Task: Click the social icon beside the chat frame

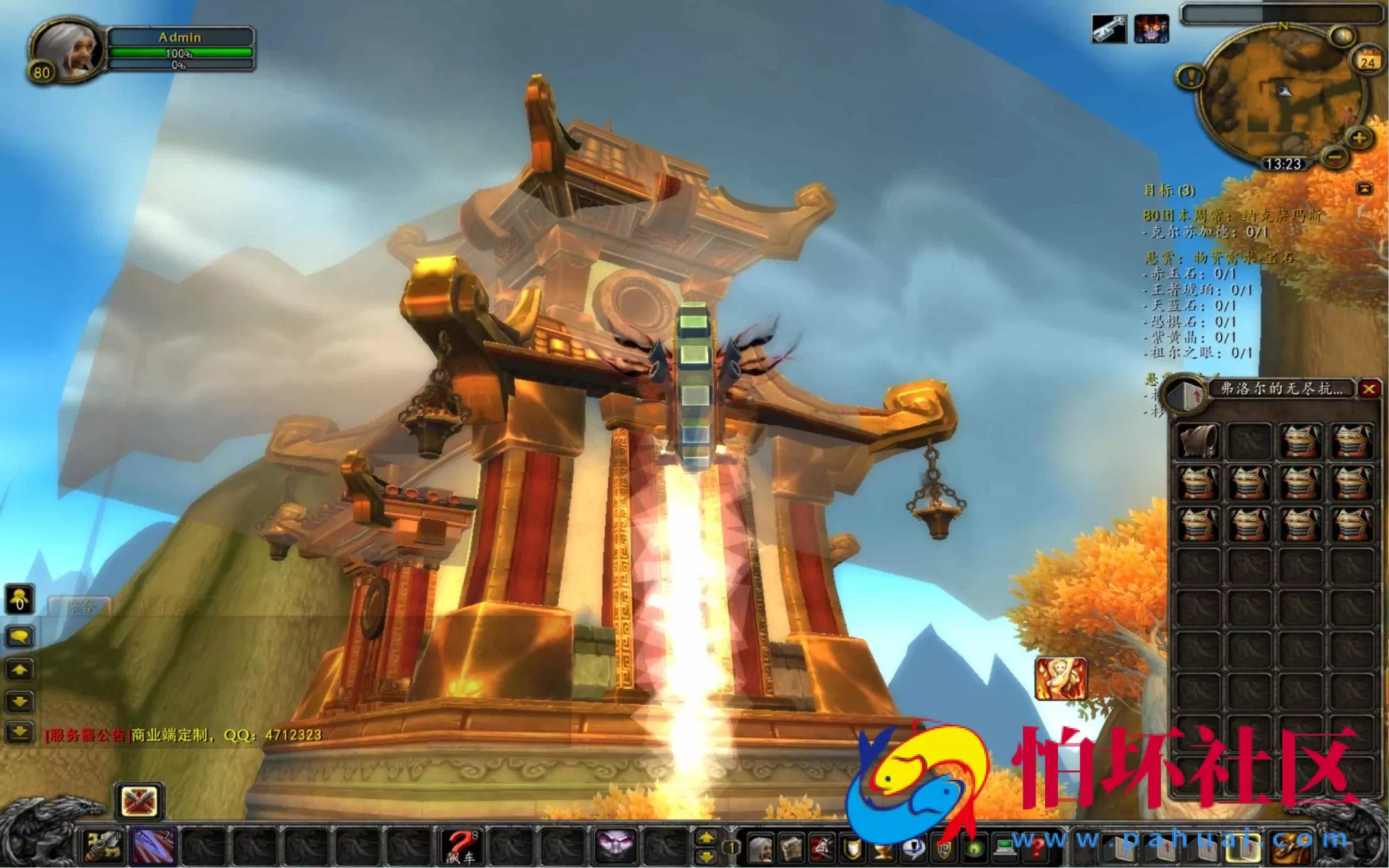Action: (19, 599)
